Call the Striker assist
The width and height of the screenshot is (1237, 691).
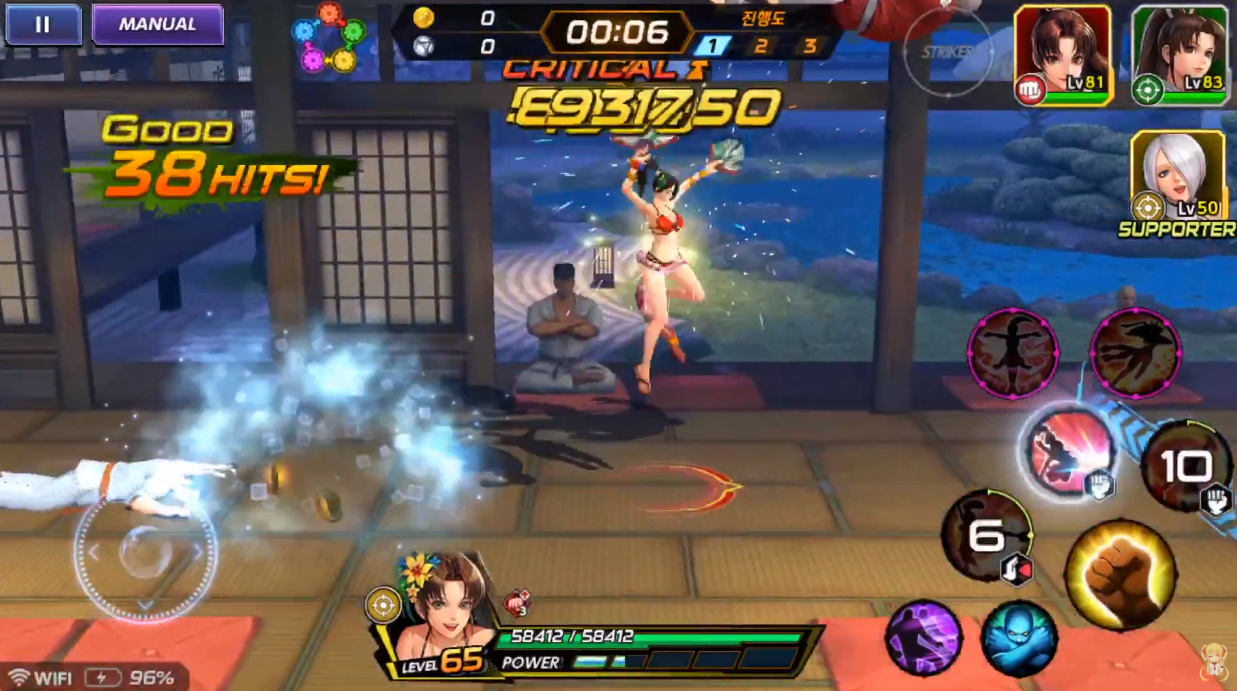948,52
